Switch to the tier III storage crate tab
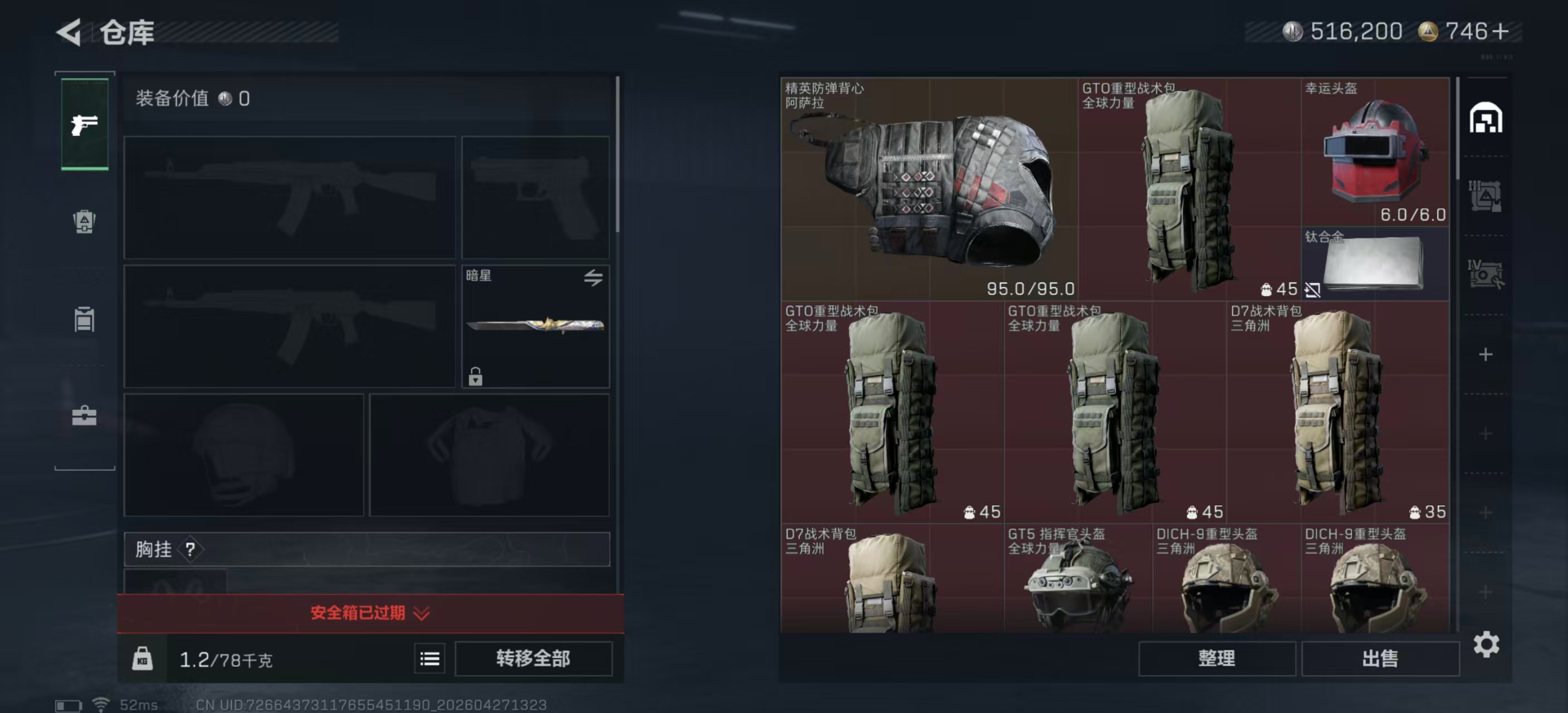The width and height of the screenshot is (1568, 713). [1485, 195]
